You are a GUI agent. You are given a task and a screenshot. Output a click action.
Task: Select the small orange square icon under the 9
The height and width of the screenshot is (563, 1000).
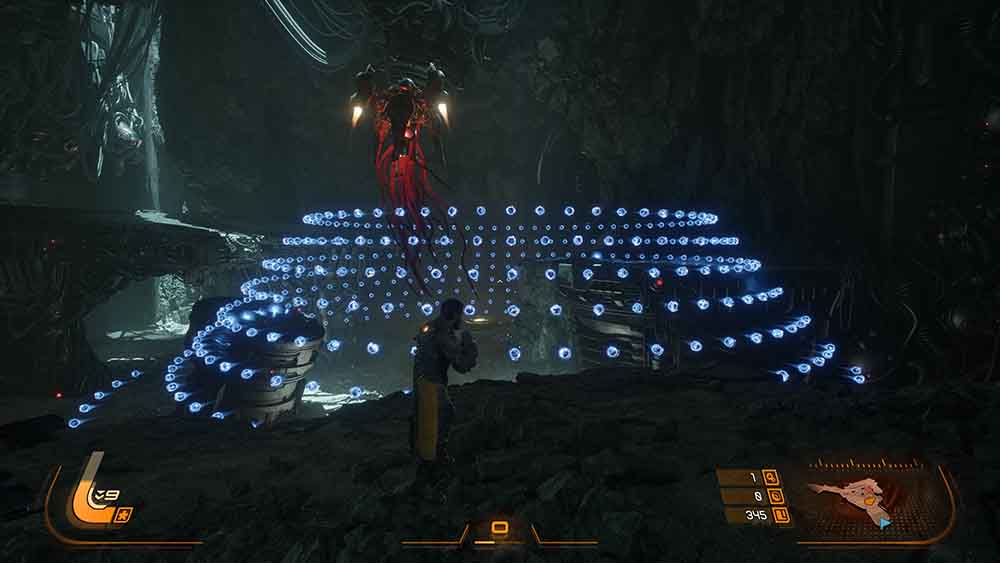[x=126, y=514]
